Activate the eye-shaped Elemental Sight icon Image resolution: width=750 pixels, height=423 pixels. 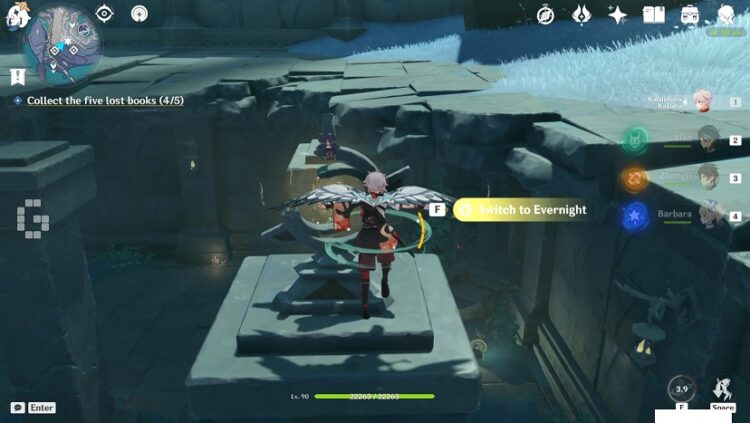click(x=105, y=13)
